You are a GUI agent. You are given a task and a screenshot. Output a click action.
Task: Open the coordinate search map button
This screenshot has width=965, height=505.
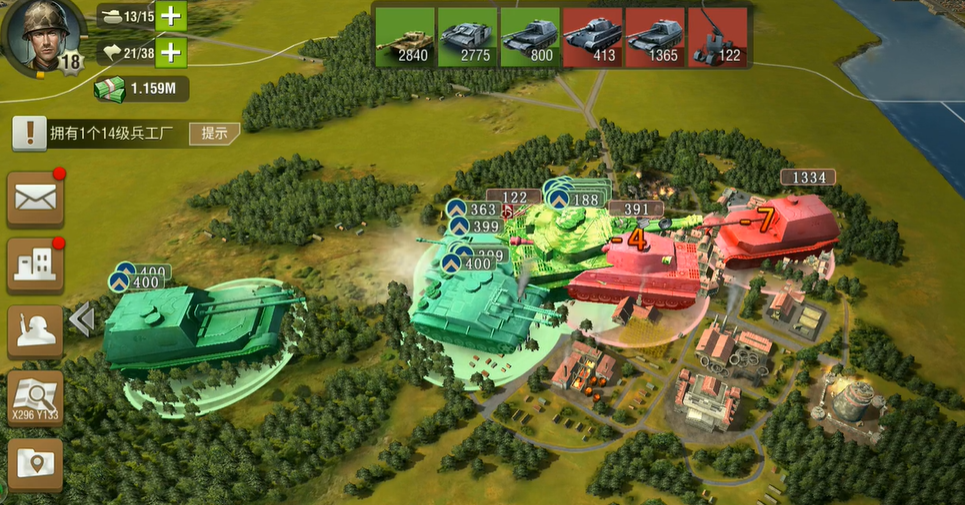(x=36, y=397)
